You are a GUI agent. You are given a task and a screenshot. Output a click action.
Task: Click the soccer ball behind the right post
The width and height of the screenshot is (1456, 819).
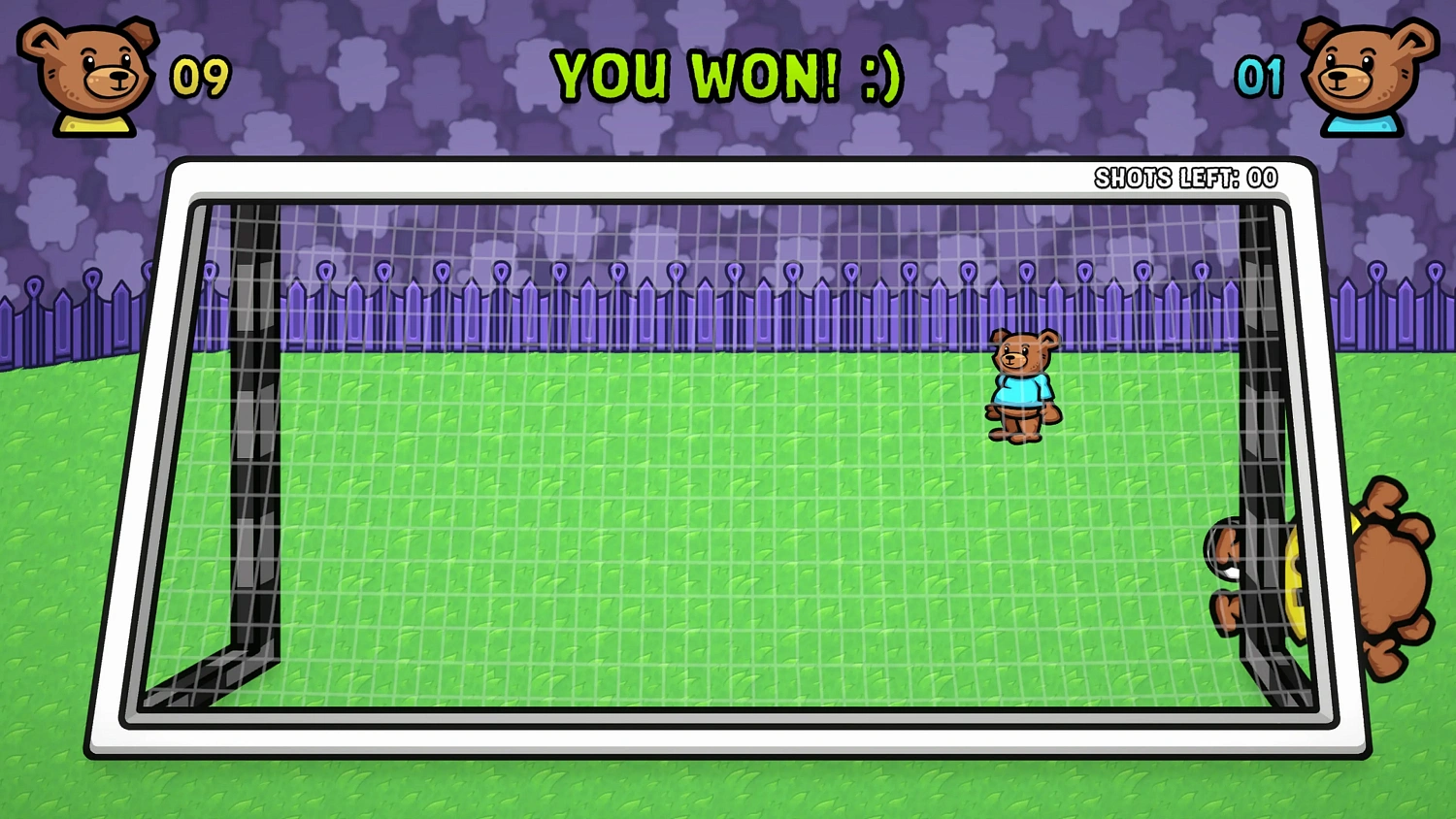click(1296, 582)
